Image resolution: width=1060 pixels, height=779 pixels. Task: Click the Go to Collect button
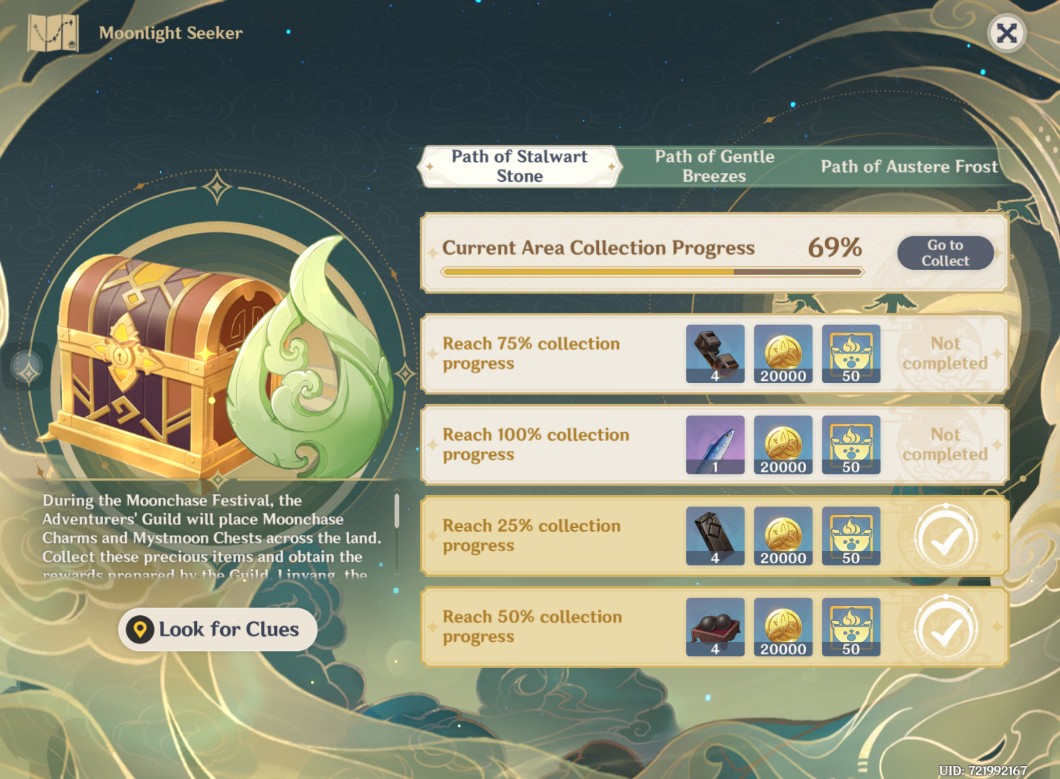[x=945, y=253]
